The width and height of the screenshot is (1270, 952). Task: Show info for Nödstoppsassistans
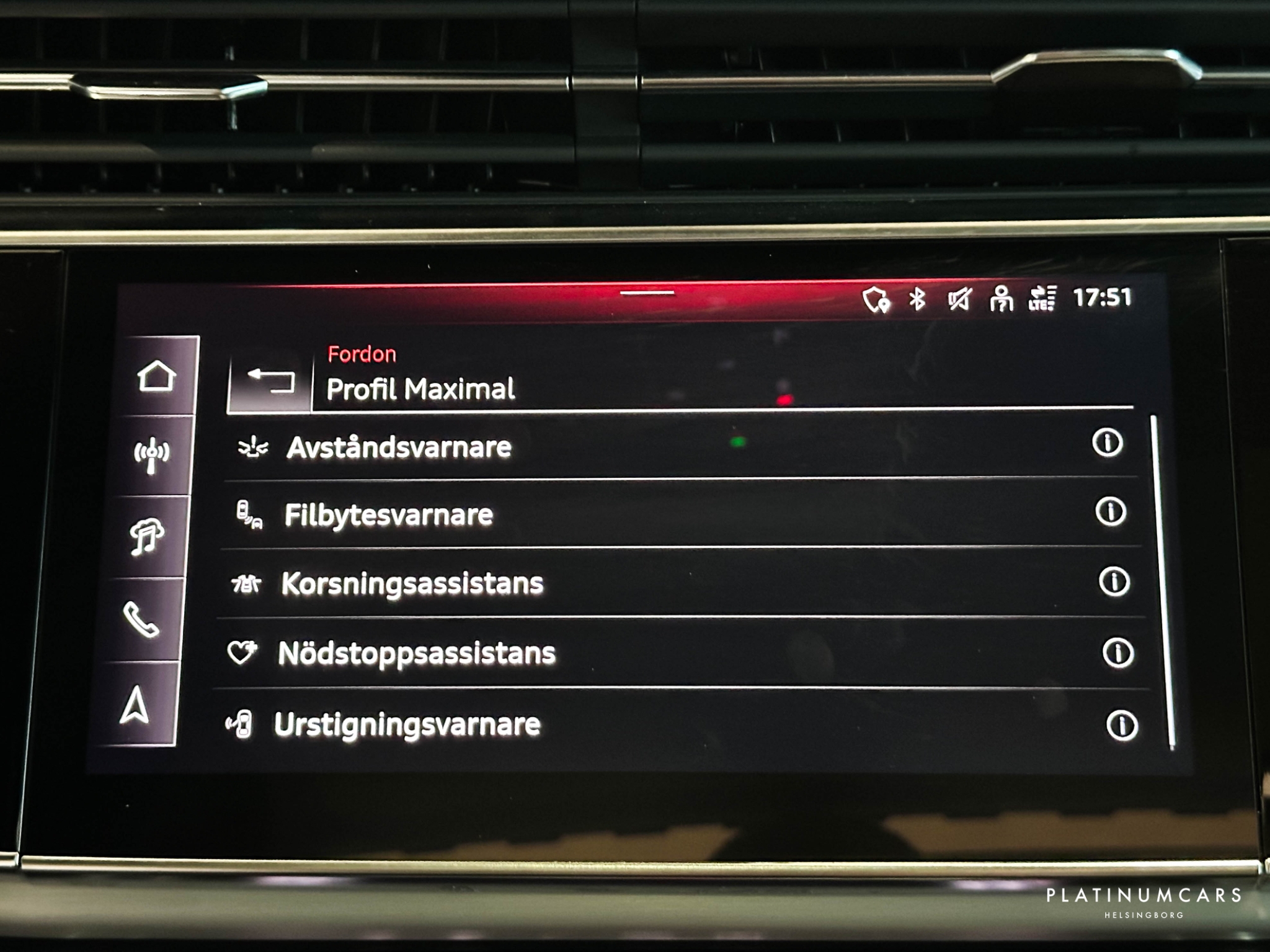click(1117, 653)
